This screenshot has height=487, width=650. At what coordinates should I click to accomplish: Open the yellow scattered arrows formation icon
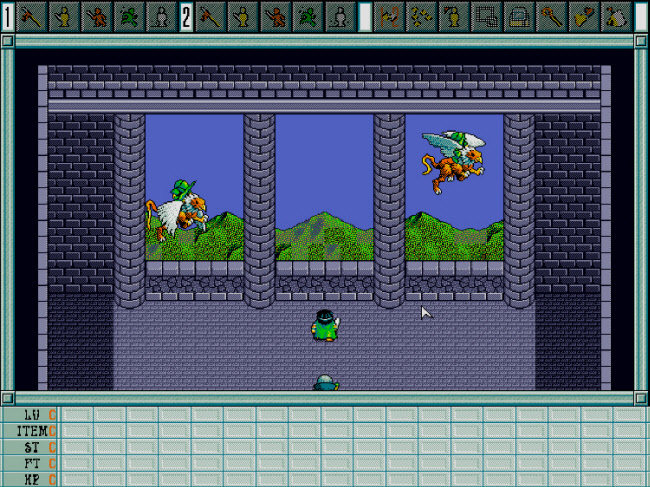tap(422, 16)
